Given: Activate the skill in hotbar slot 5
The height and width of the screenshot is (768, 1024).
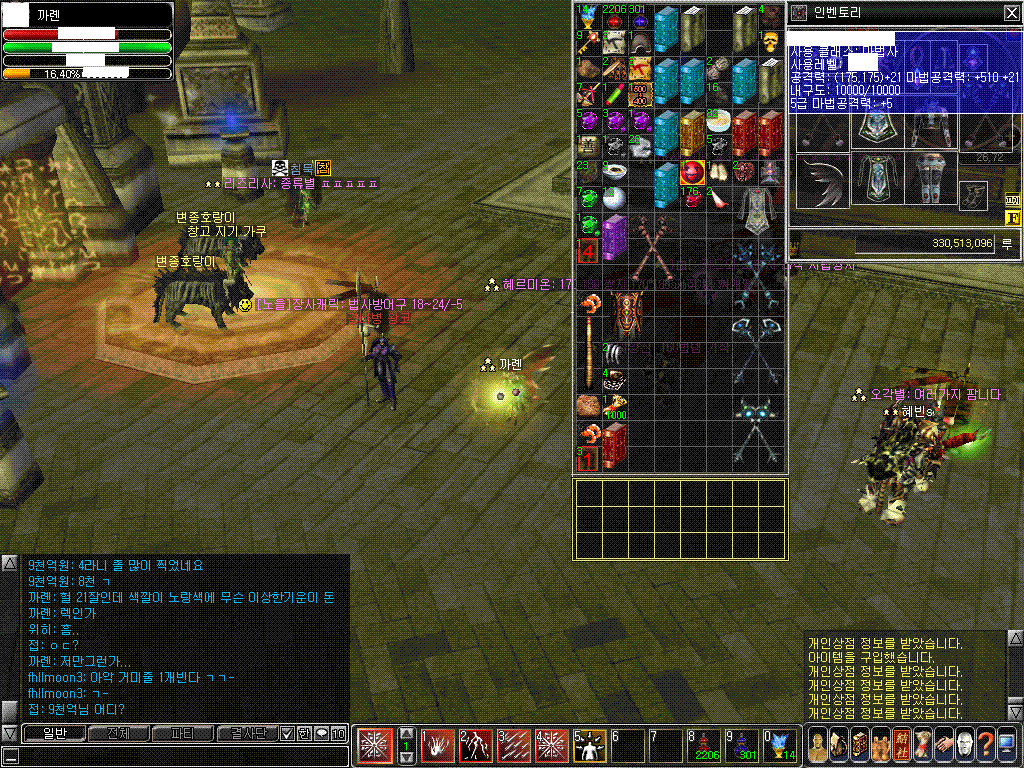Looking at the screenshot, I should [590, 746].
